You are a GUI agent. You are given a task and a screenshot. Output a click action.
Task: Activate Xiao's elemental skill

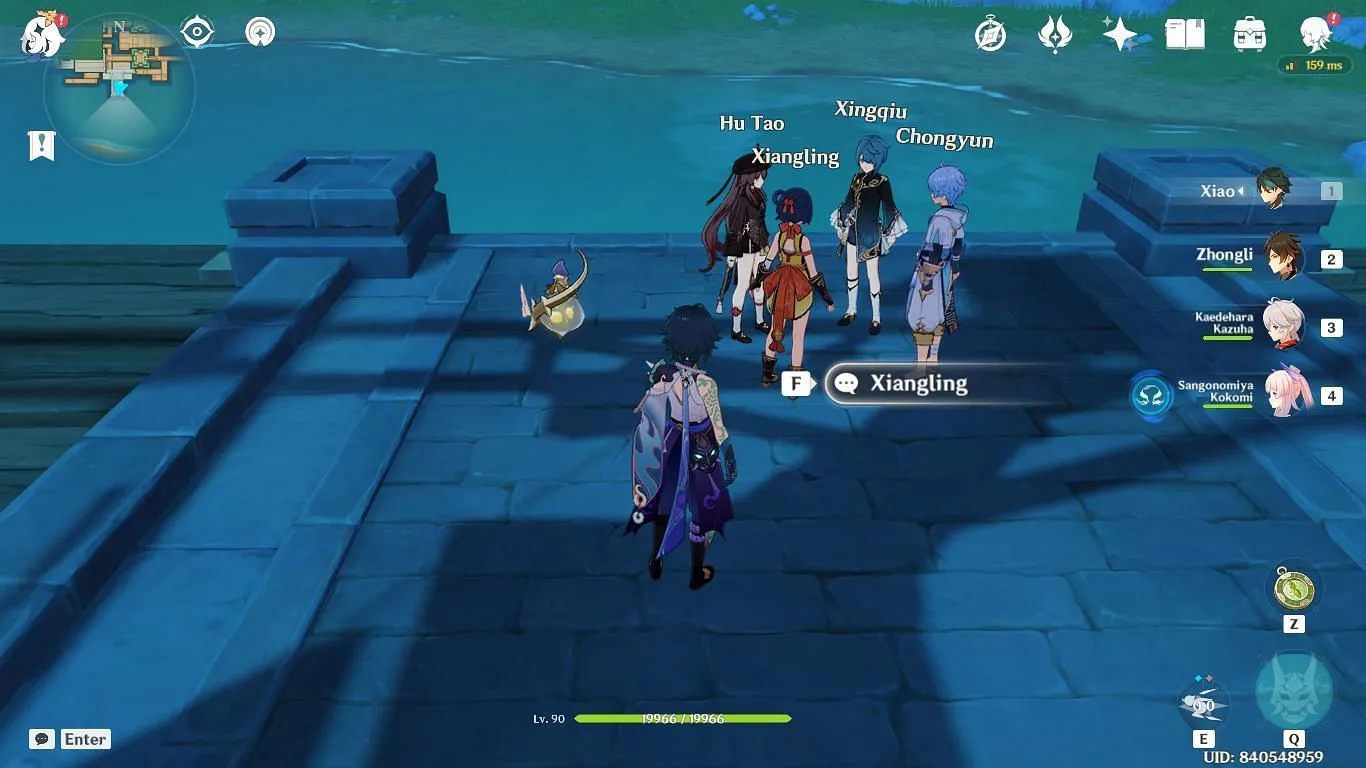point(1203,703)
